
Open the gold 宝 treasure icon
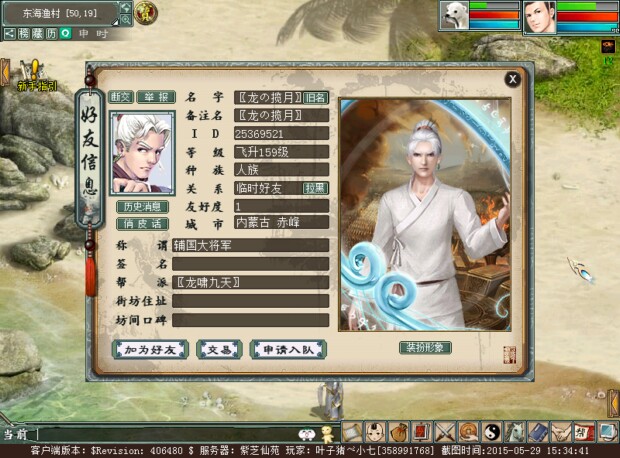[x=146, y=13]
